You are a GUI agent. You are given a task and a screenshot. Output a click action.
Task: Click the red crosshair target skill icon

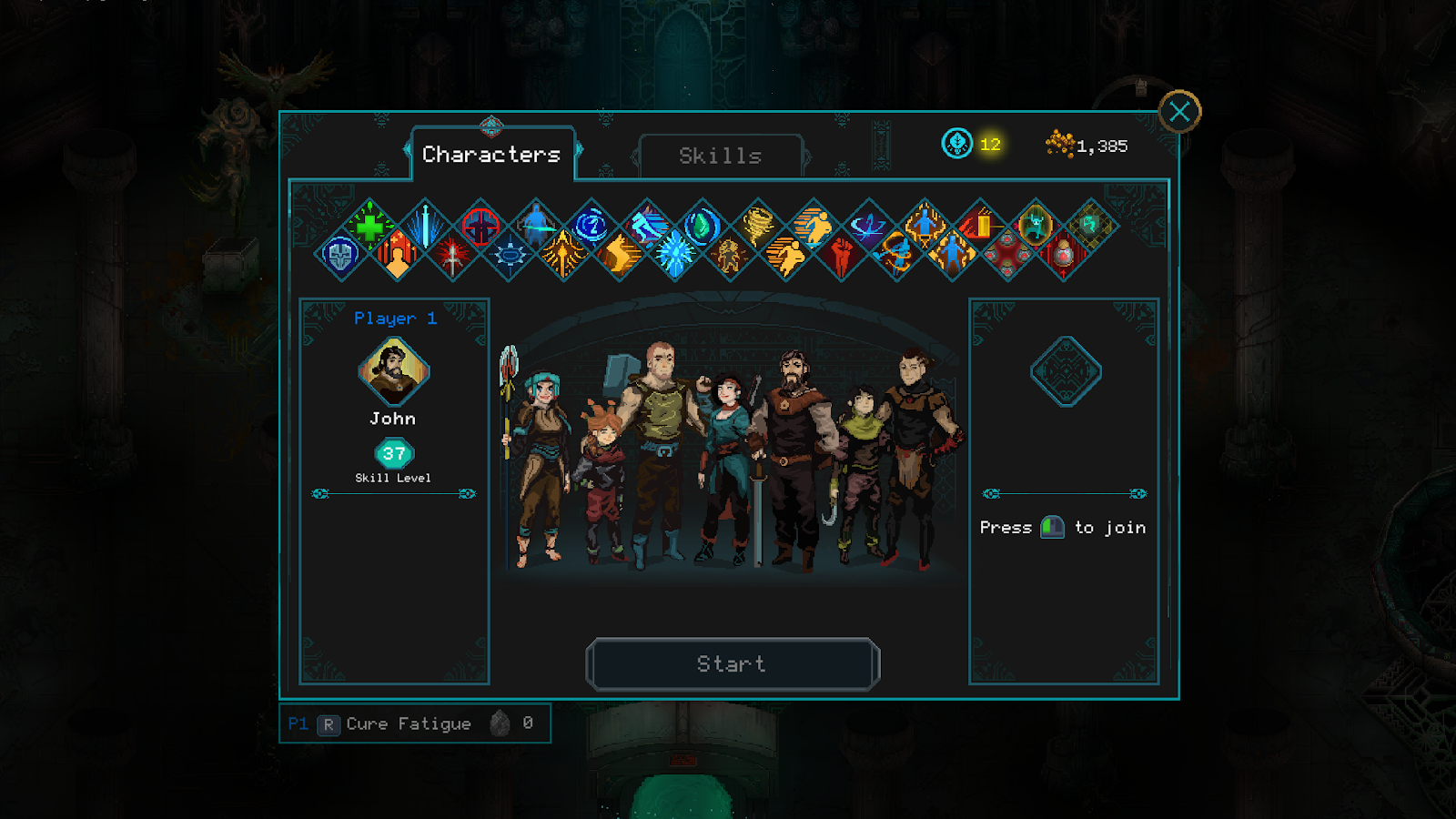pos(480,226)
